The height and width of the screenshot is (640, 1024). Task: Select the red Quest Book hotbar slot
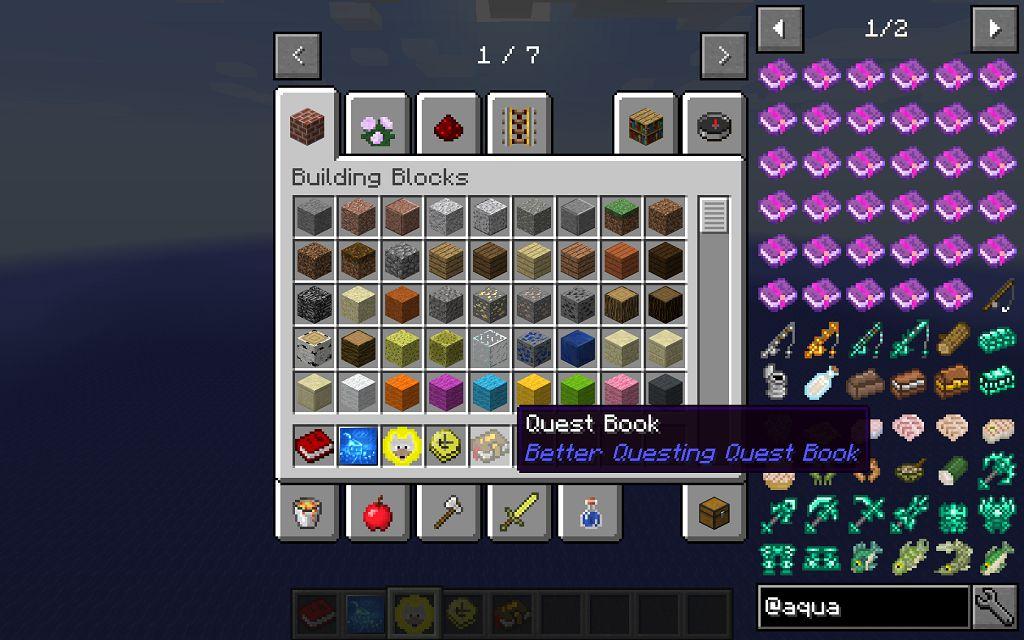[315, 610]
